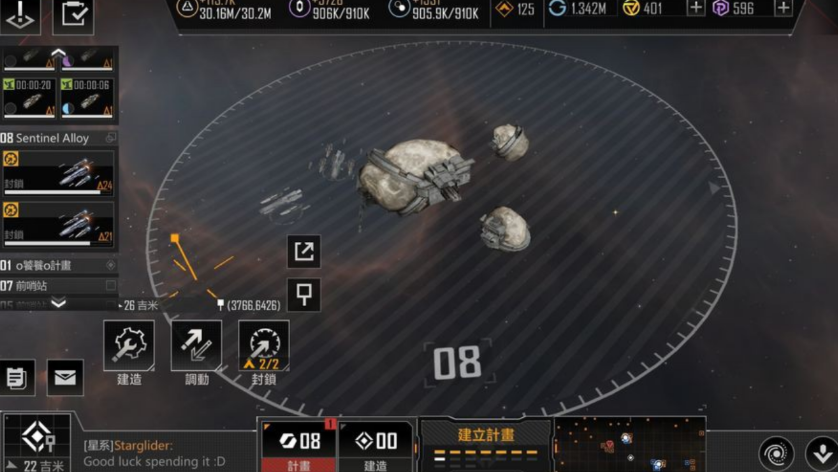Open the clipboard checklist tasks
The width and height of the screenshot is (838, 472).
(72, 15)
